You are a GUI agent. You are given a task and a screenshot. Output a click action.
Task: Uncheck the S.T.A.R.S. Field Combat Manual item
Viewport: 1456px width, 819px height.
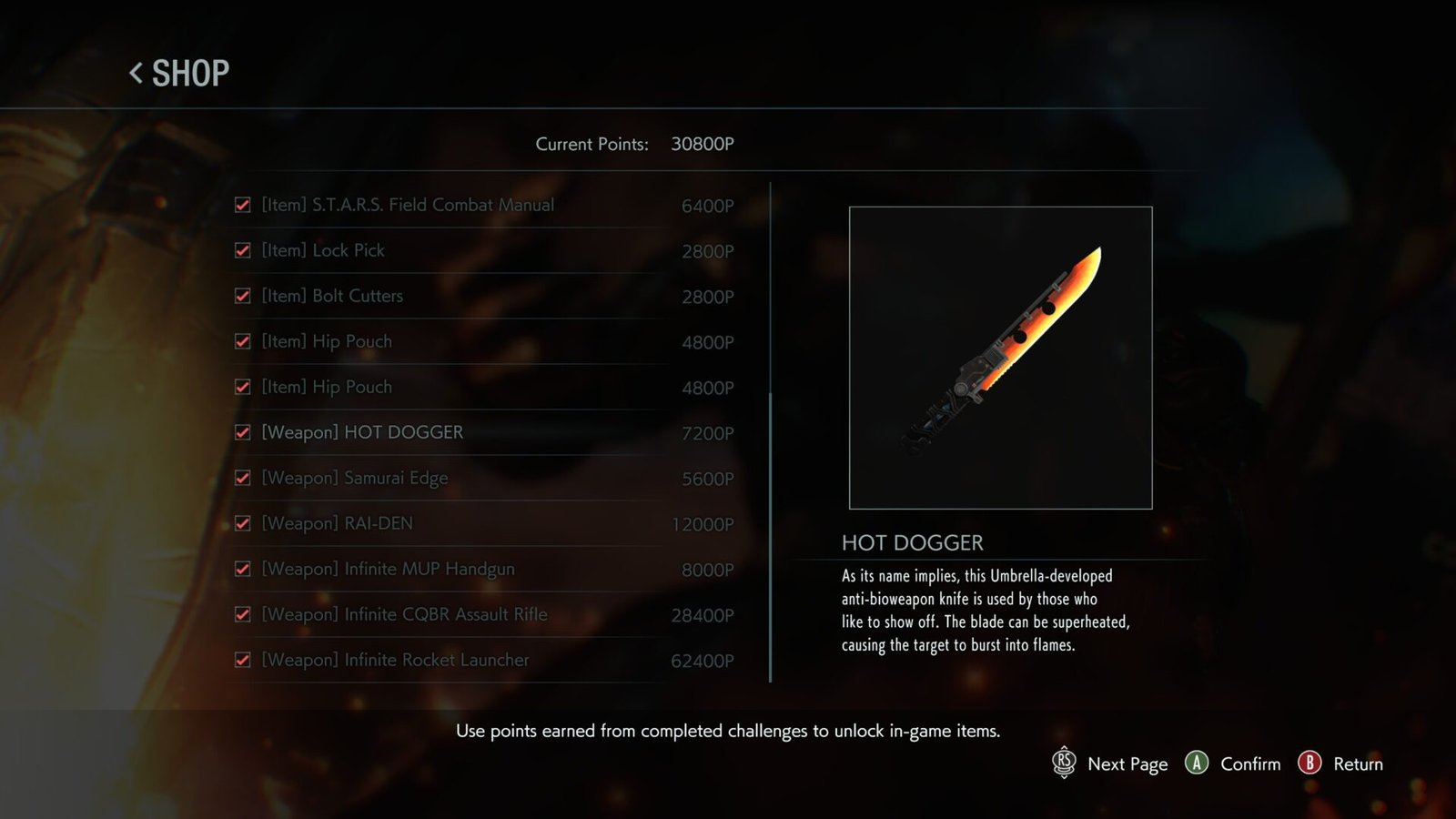coord(242,205)
